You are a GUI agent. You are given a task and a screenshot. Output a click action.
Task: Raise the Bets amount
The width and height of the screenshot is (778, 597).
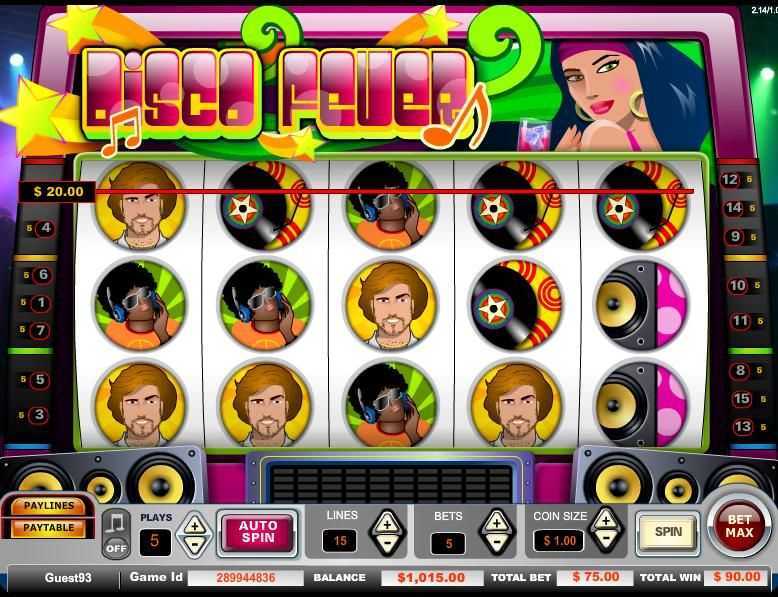pyautogui.click(x=496, y=522)
